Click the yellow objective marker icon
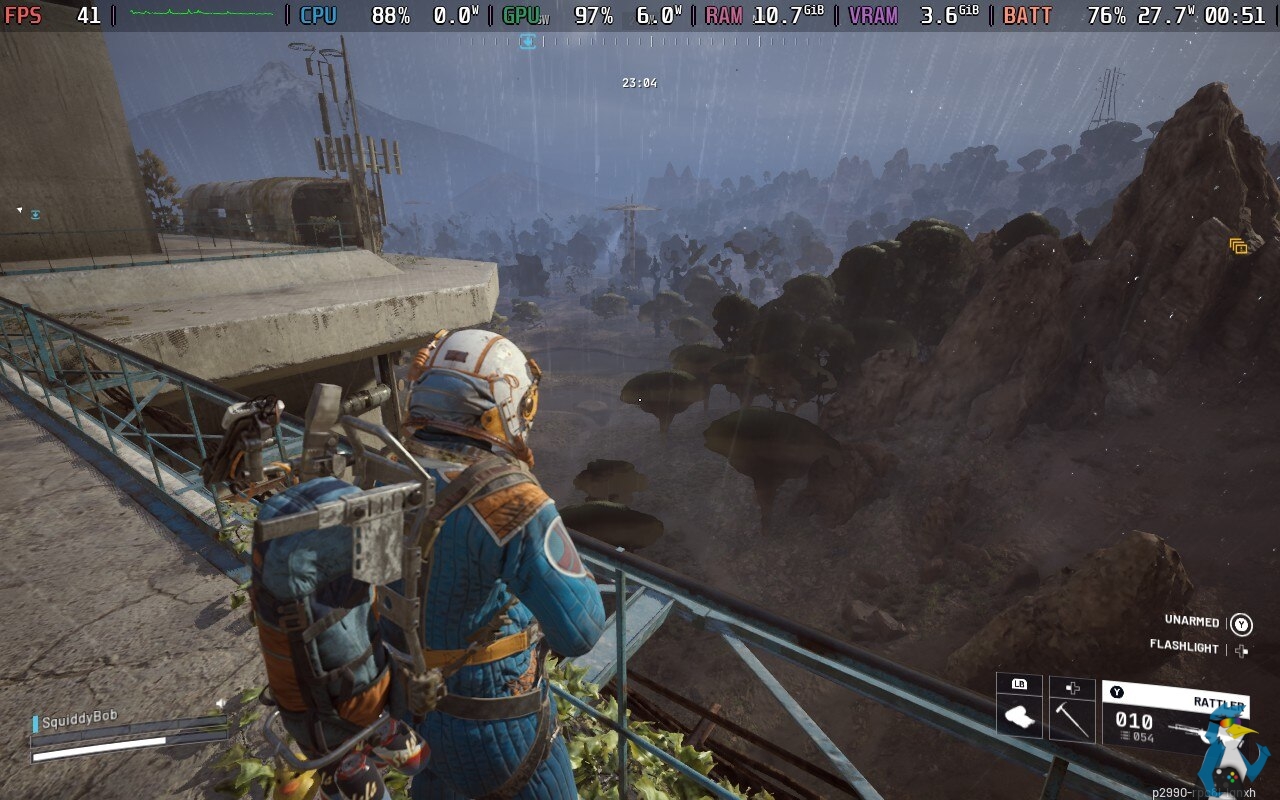1280x800 pixels. point(1238,246)
